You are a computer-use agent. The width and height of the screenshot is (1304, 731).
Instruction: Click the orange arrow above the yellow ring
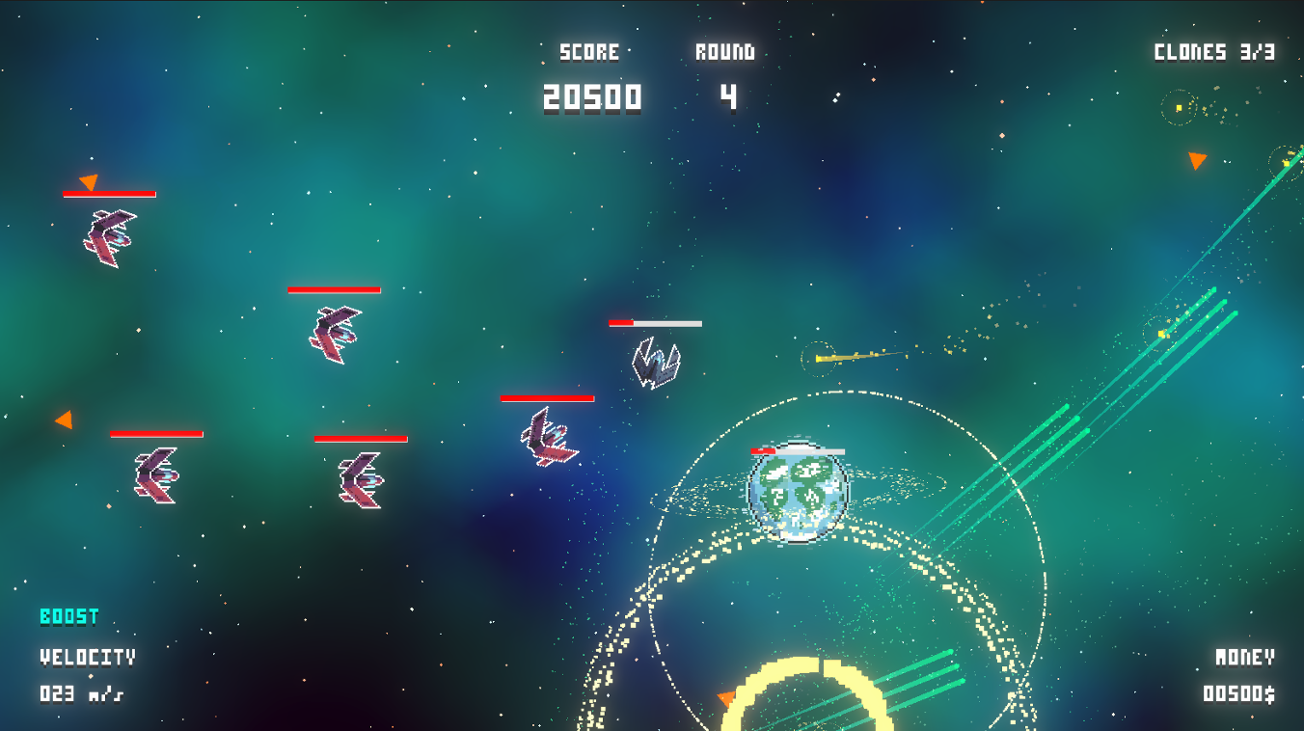pyautogui.click(x=724, y=698)
